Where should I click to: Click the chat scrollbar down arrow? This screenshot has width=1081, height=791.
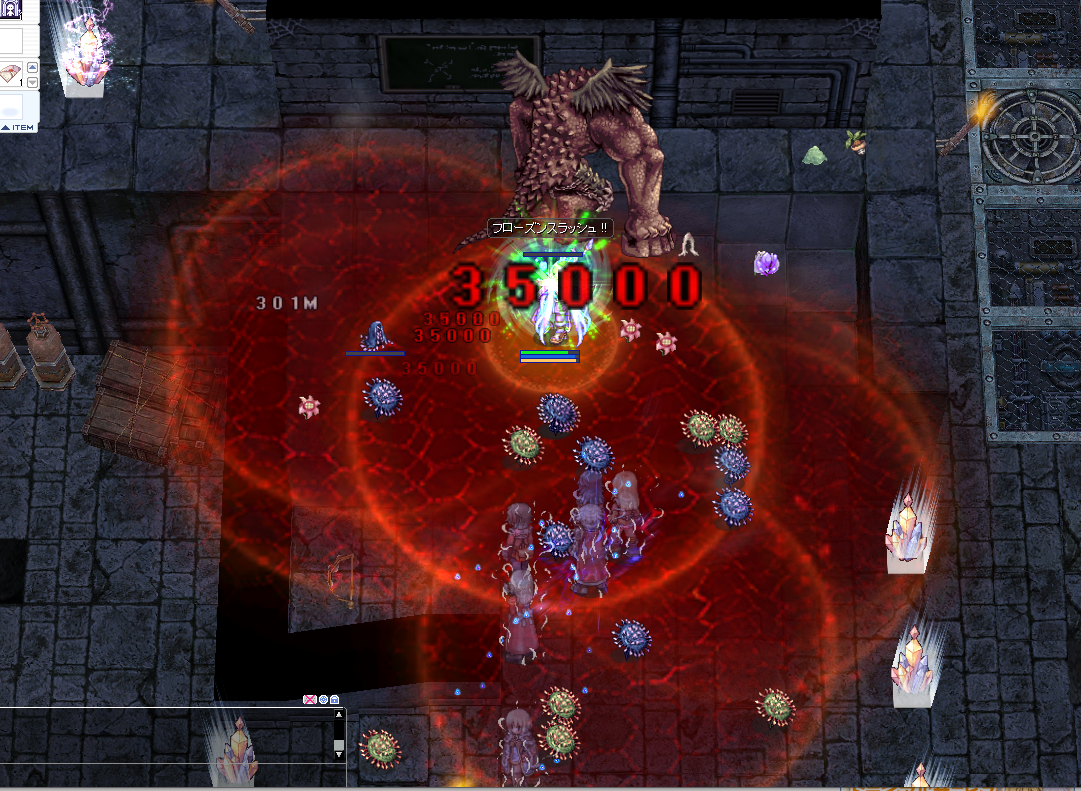[339, 755]
